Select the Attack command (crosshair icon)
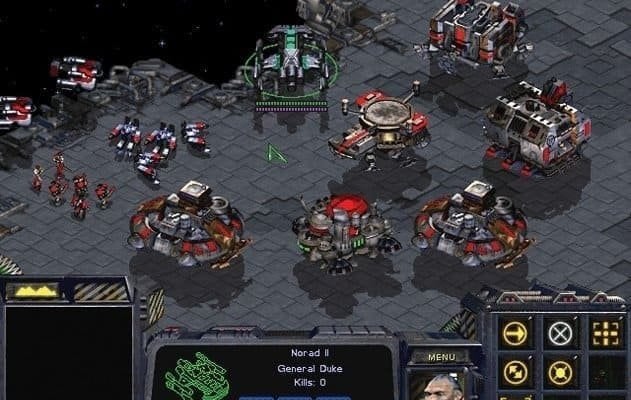The height and width of the screenshot is (400, 631). [604, 333]
